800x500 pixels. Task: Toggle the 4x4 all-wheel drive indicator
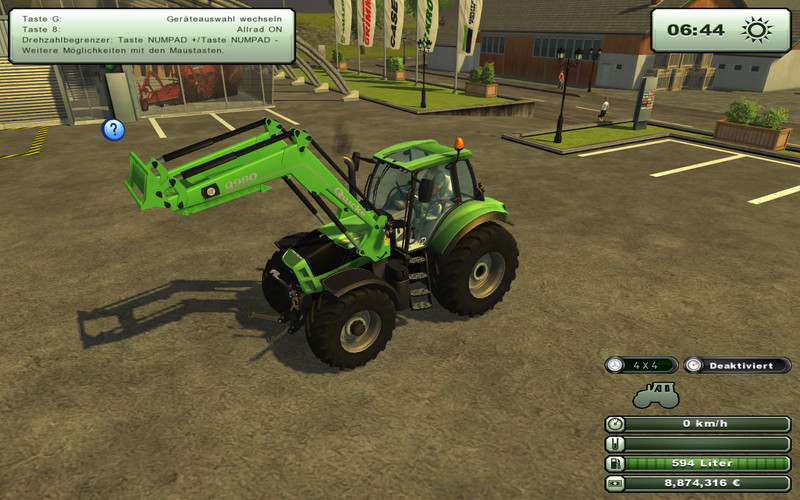pyautogui.click(x=641, y=365)
